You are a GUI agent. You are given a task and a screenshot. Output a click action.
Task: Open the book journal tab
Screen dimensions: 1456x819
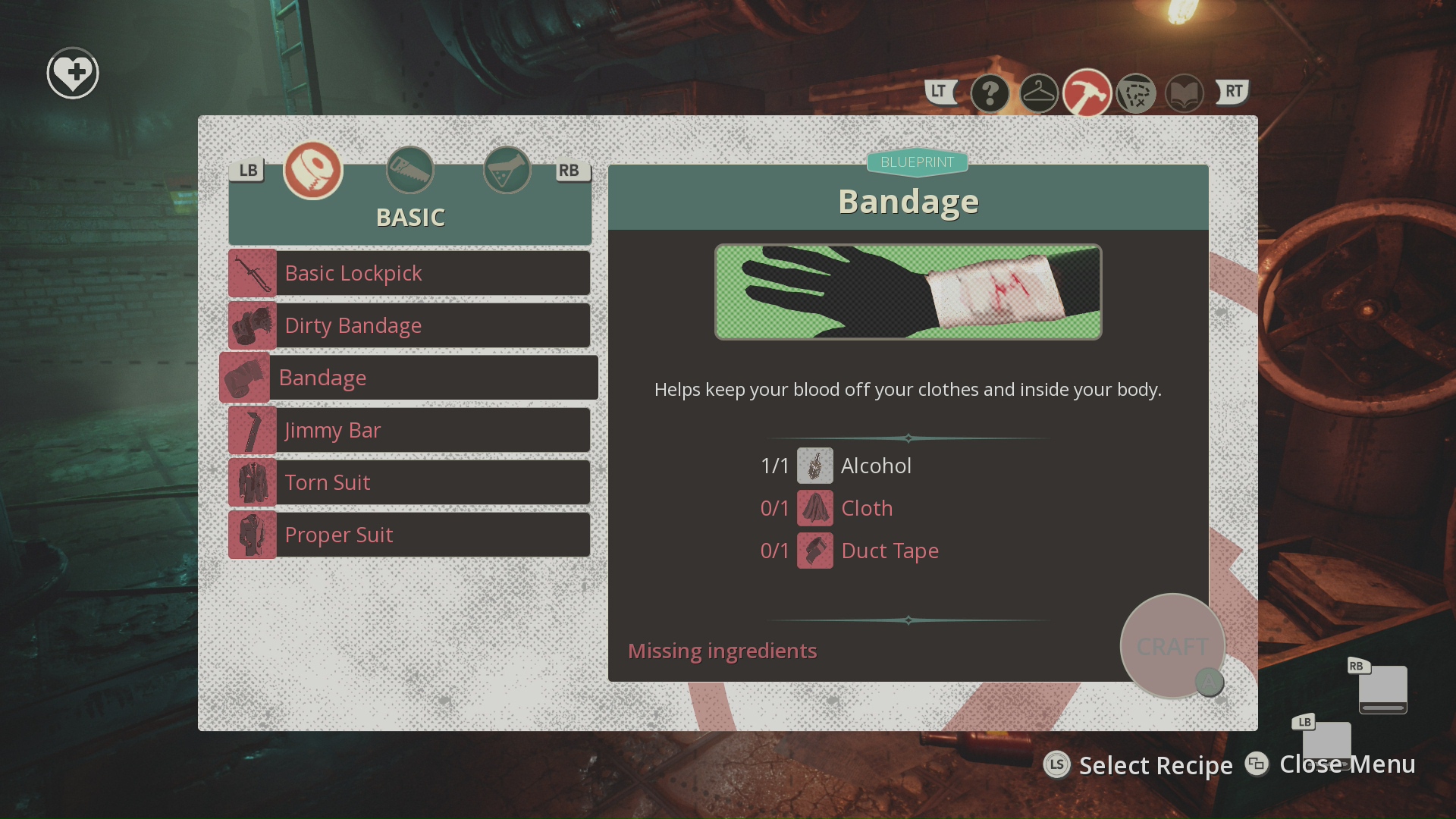[x=1184, y=94]
